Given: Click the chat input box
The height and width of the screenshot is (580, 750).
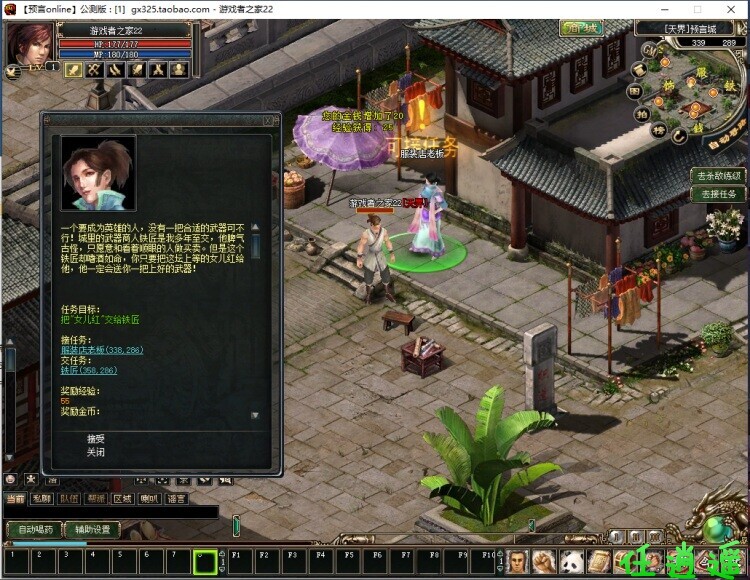Looking at the screenshot, I should pyautogui.click(x=110, y=513).
